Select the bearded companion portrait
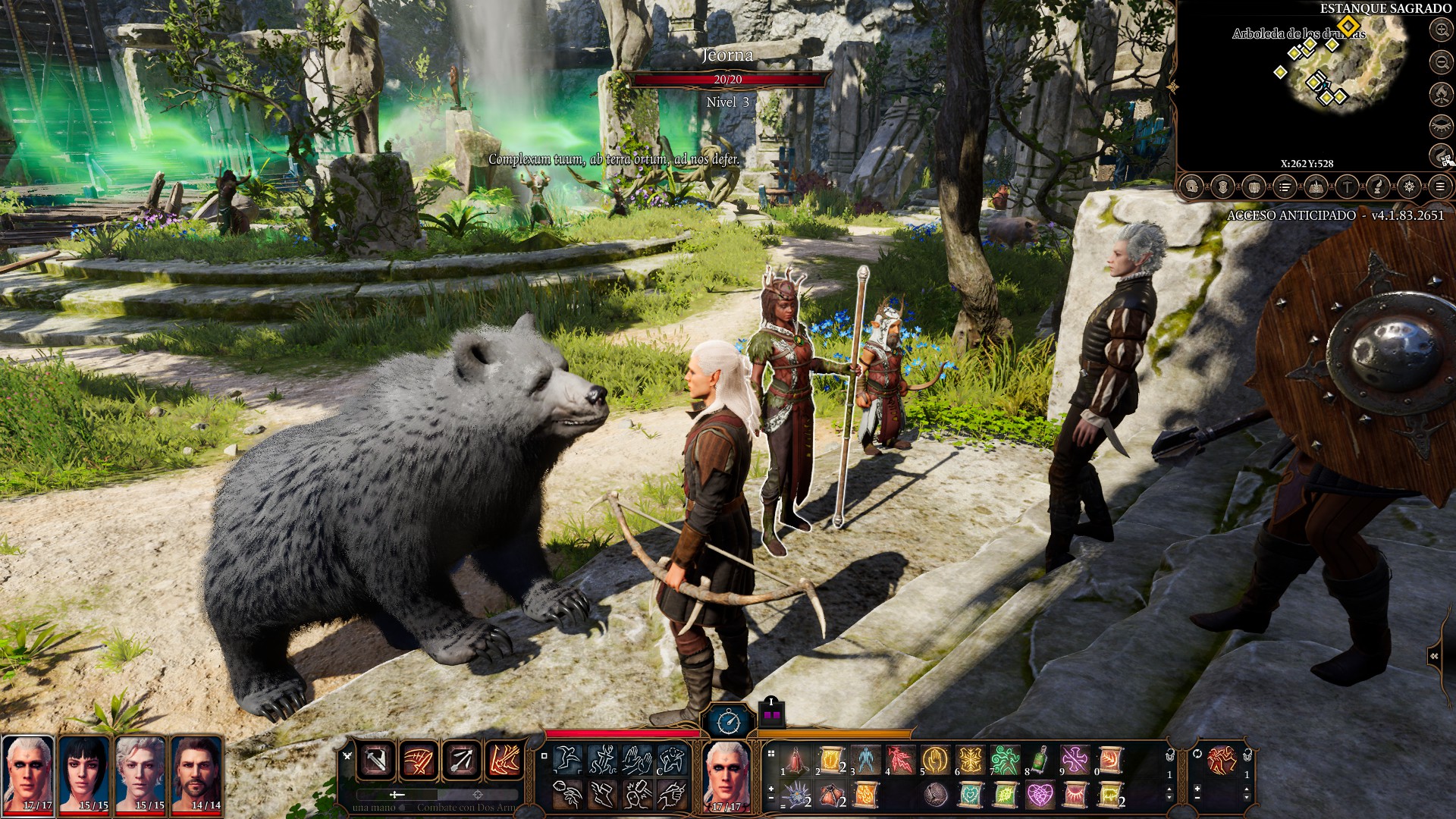The width and height of the screenshot is (1456, 819). coord(196,775)
